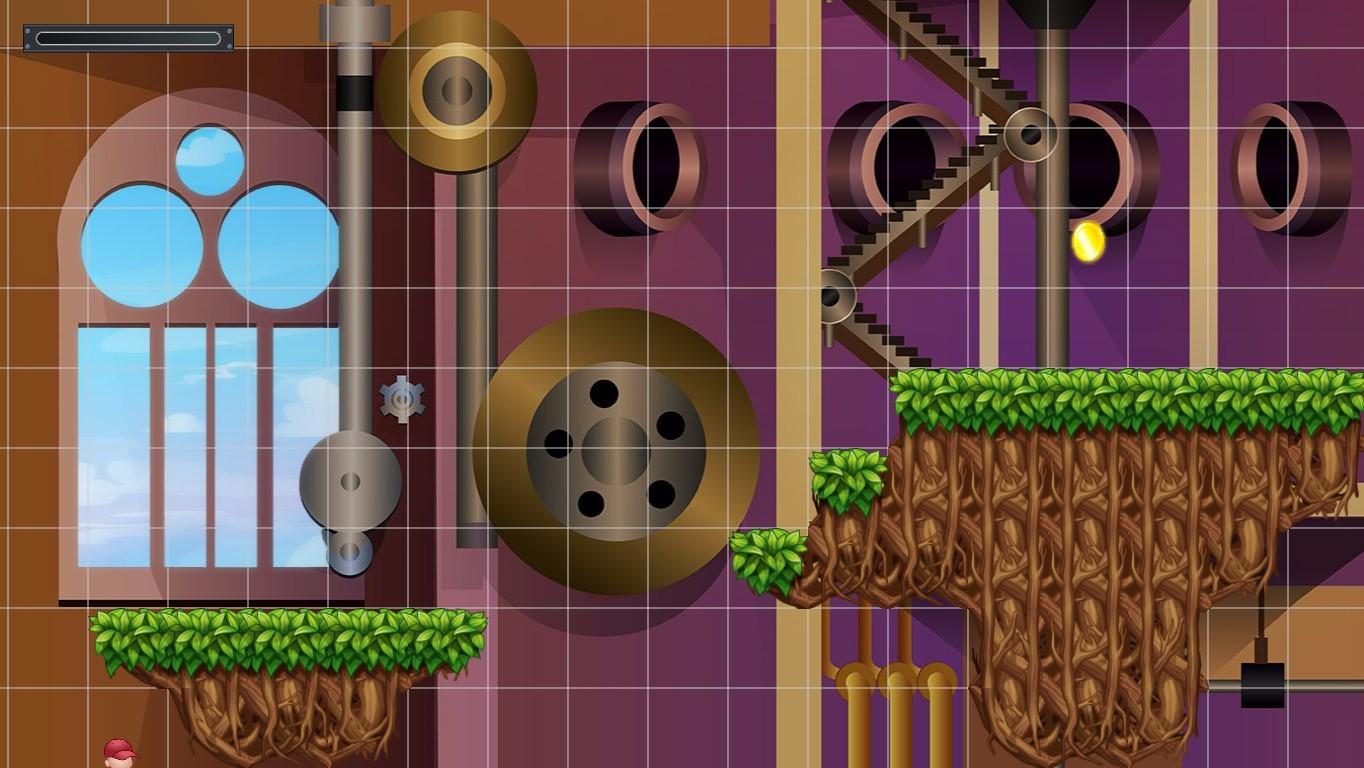Click the small gray gear sprite

click(x=401, y=398)
